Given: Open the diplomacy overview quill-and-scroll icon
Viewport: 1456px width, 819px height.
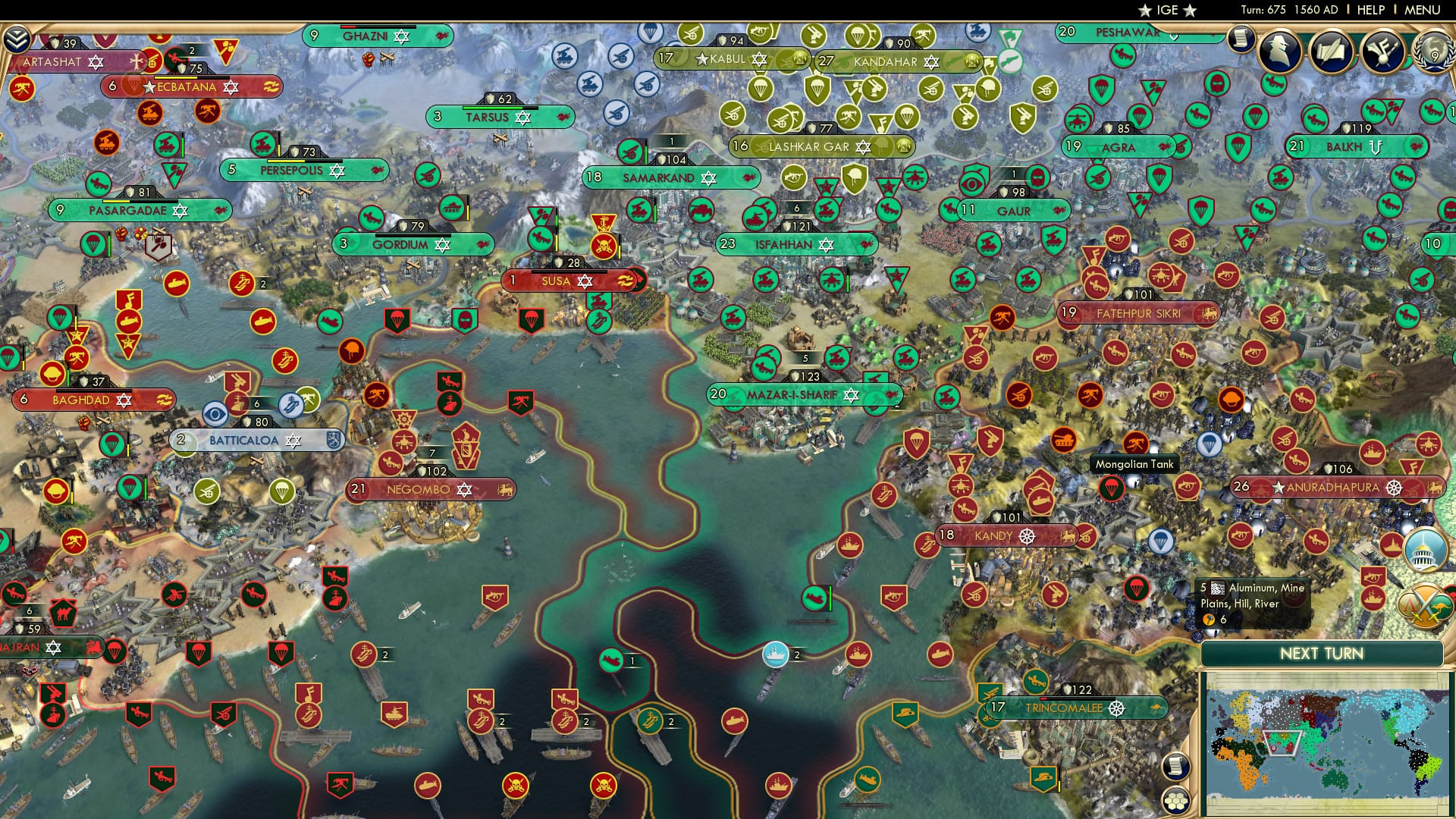Looking at the screenshot, I should click(1332, 51).
